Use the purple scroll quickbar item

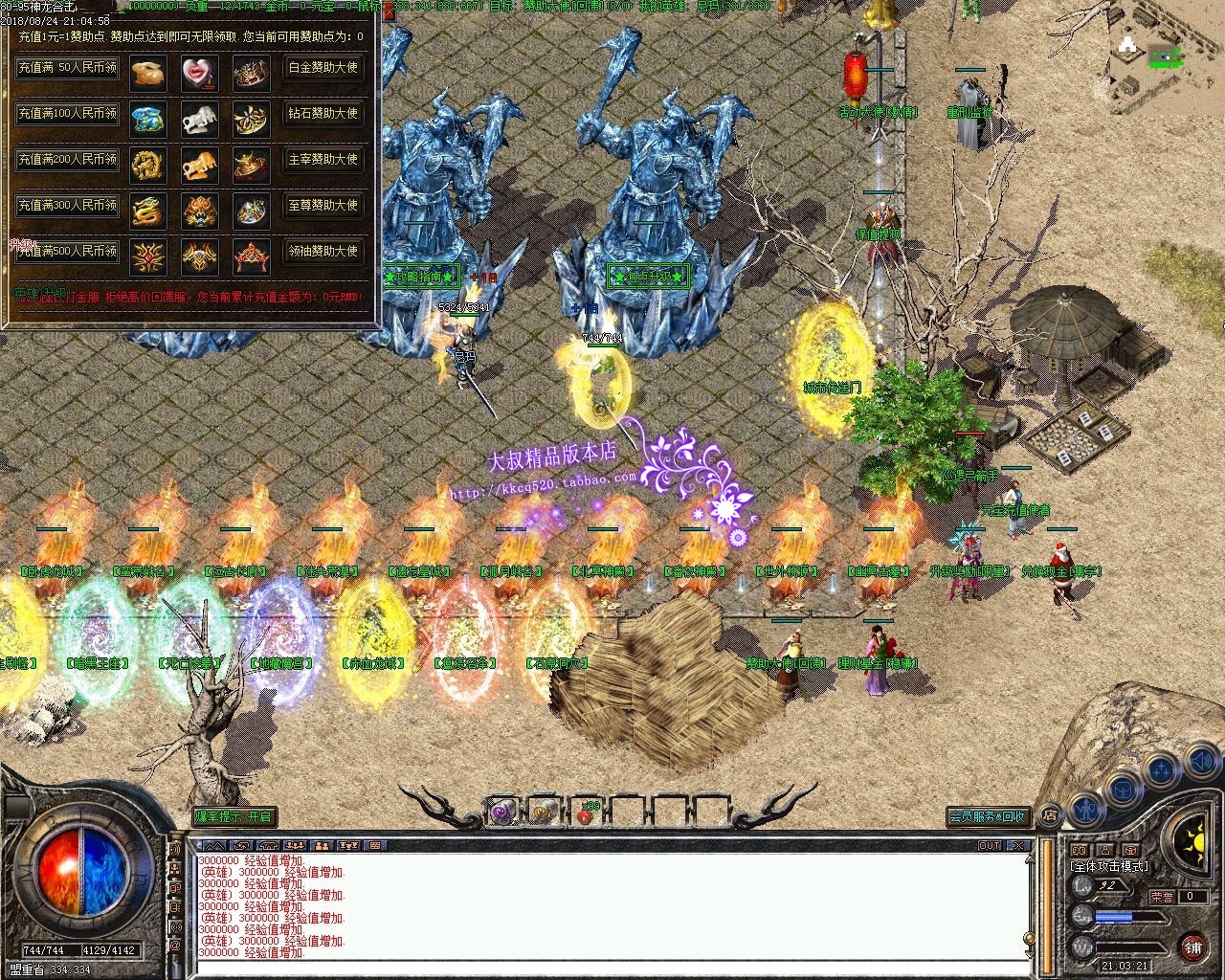pos(502,813)
